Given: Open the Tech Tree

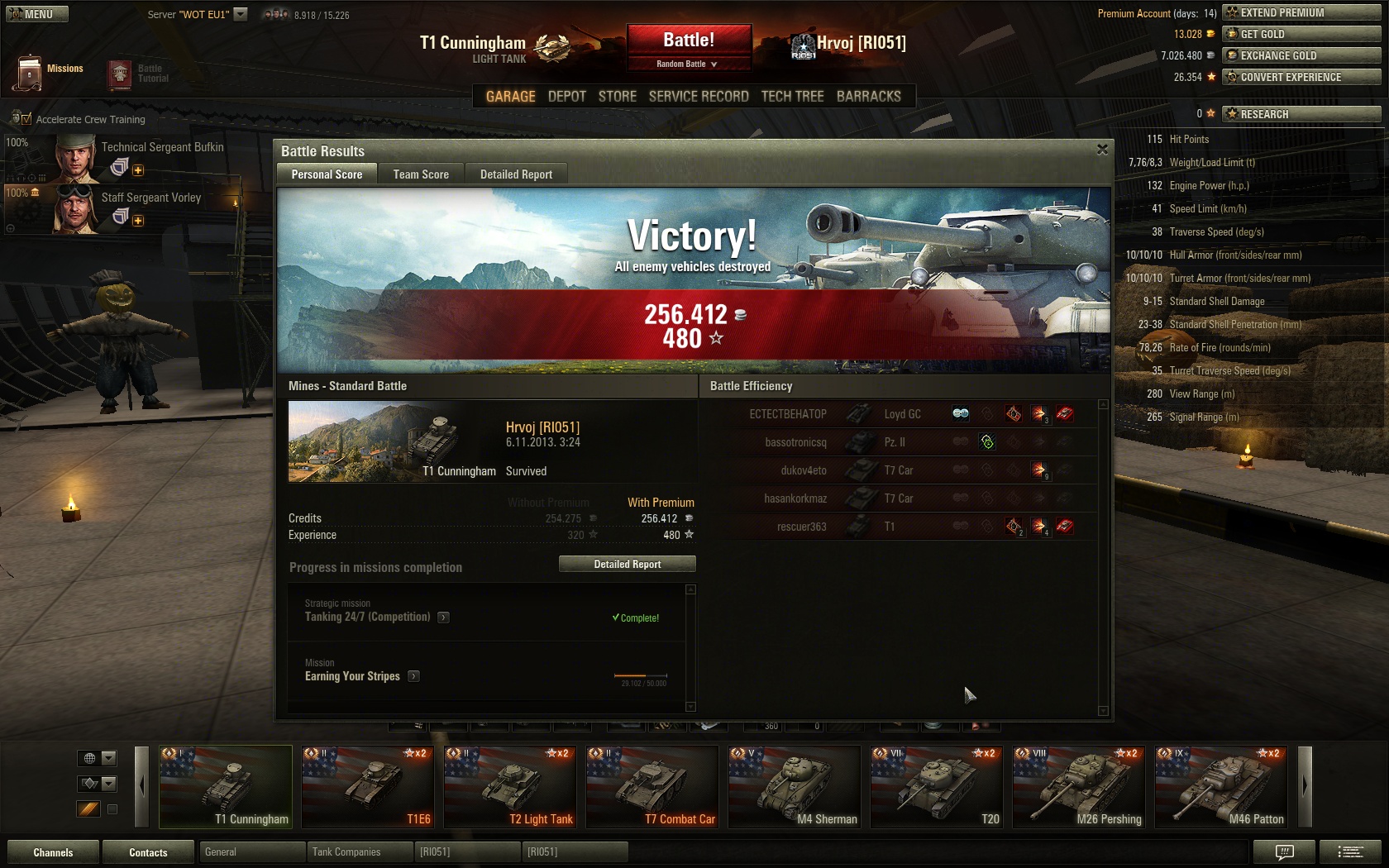Looking at the screenshot, I should (x=792, y=97).
